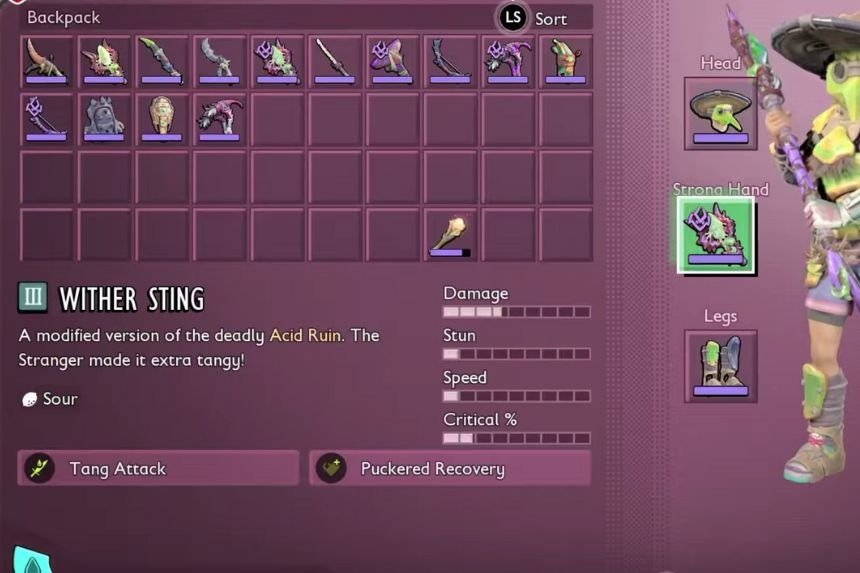Select the grey curved scimitar in backpack
The image size is (860, 573).
(219, 61)
